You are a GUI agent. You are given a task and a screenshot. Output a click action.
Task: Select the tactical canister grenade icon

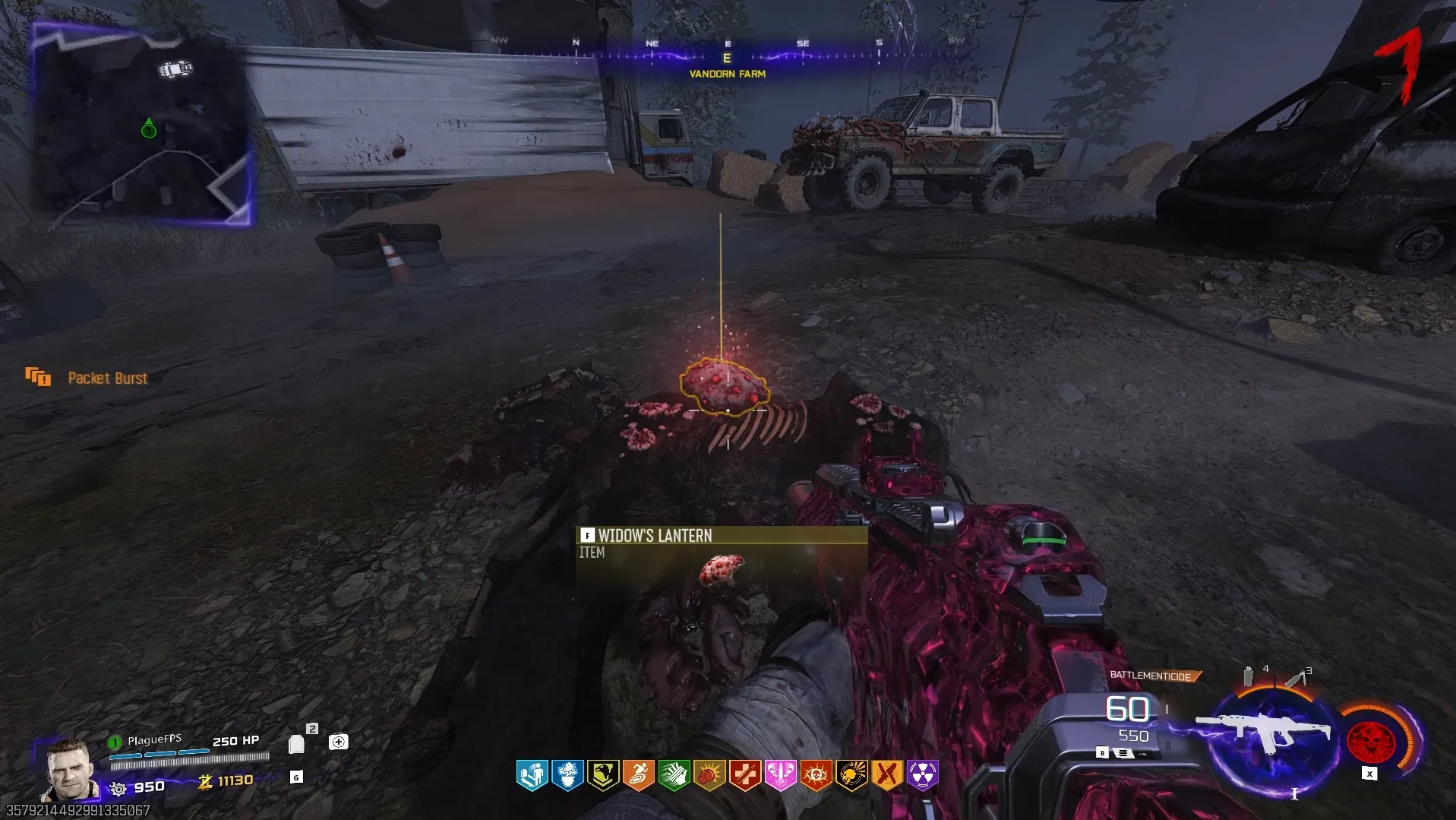coord(1248,676)
